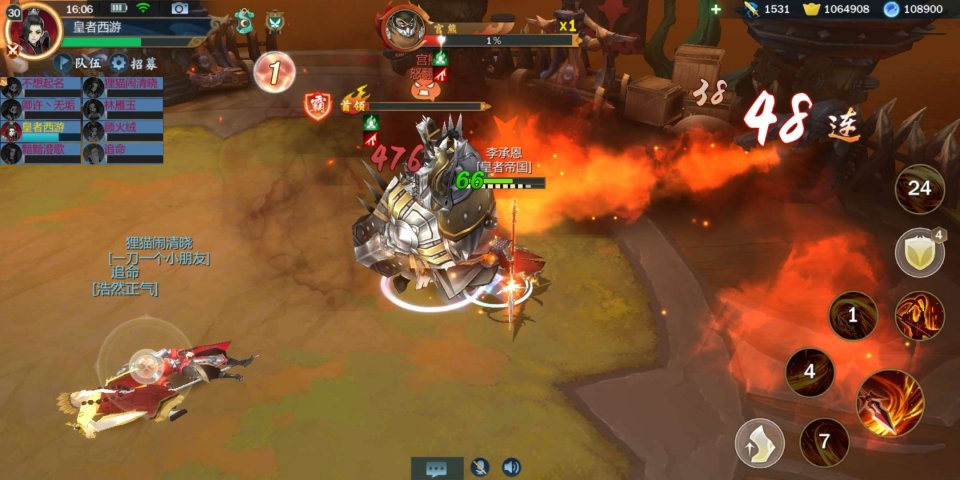This screenshot has height=480, width=960.
Task: Open the 招募 recruit settings
Action: 135,63
